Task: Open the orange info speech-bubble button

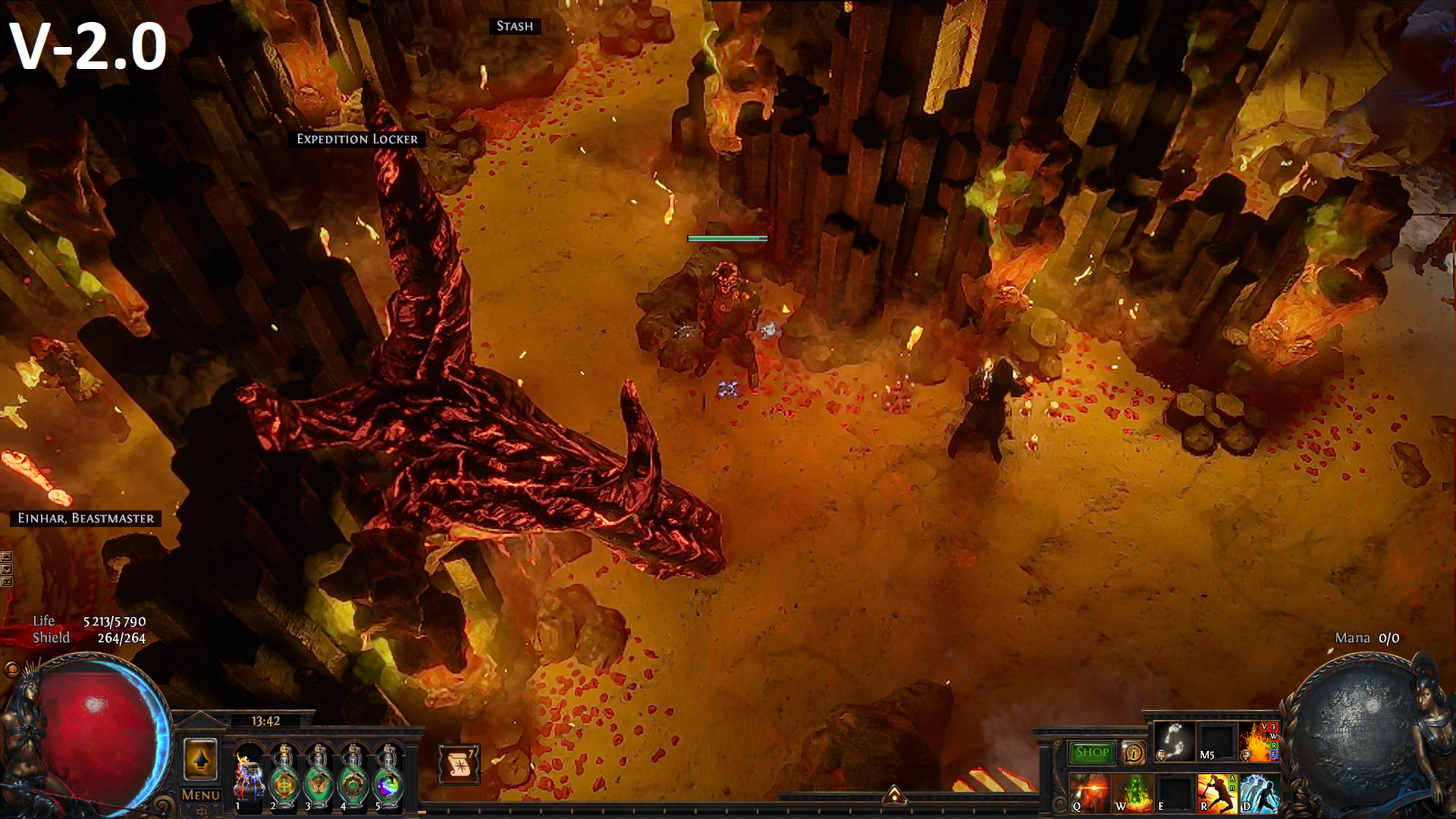Action: pos(1134,752)
